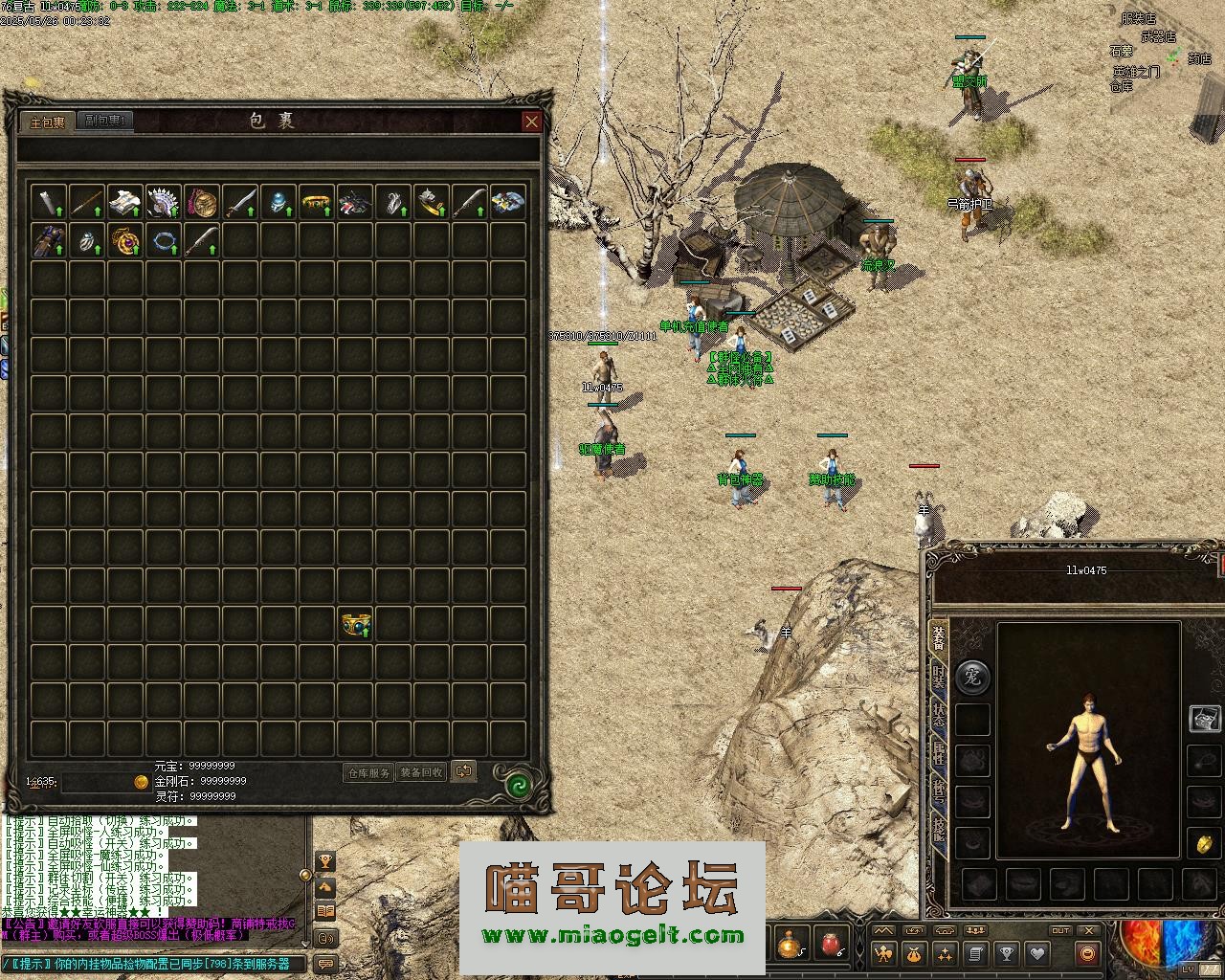This screenshot has height=980, width=1225.
Task: Click the 装备回收 equipment recycle button
Action: (421, 772)
